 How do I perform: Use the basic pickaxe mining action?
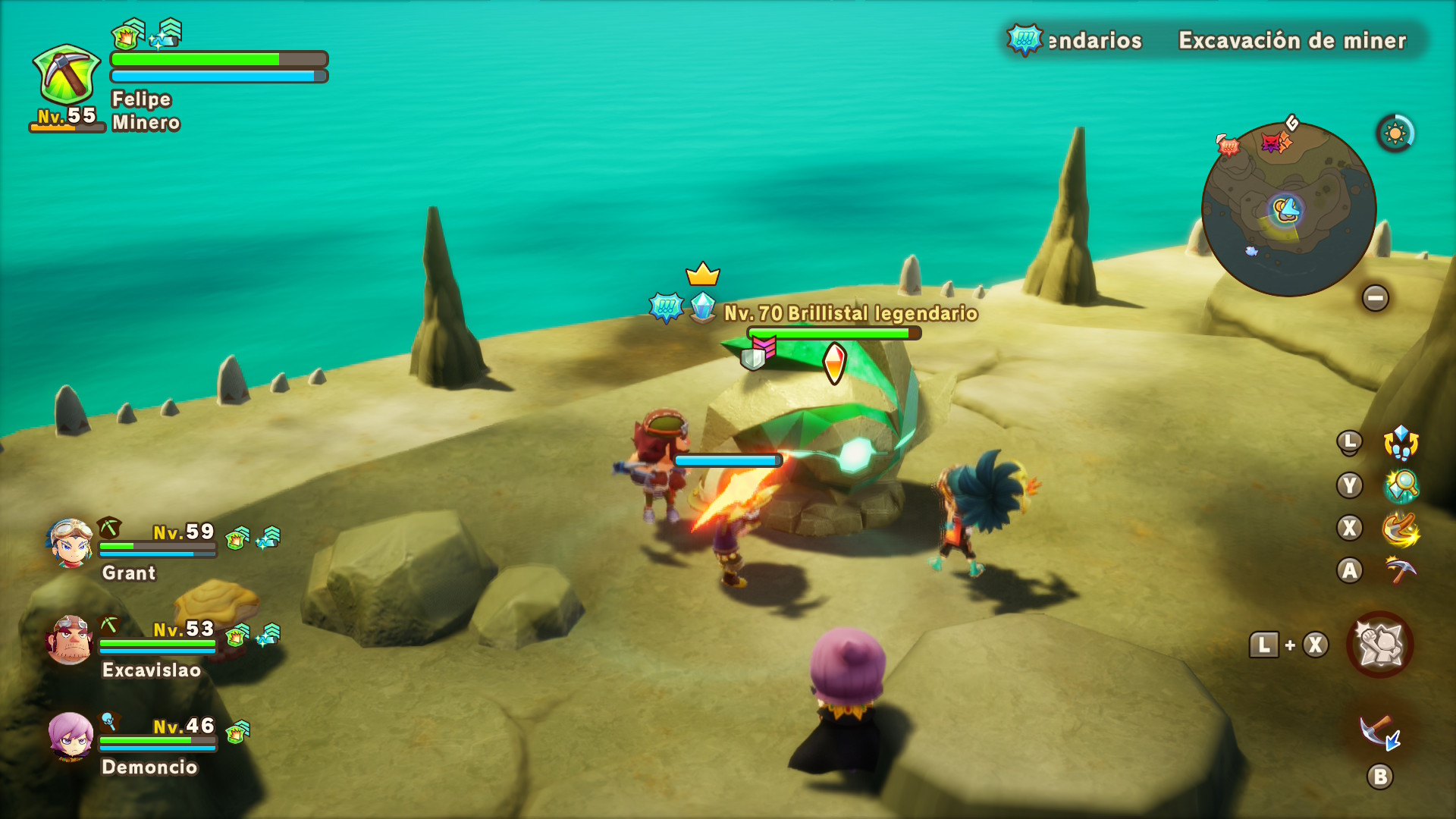(x=1400, y=570)
